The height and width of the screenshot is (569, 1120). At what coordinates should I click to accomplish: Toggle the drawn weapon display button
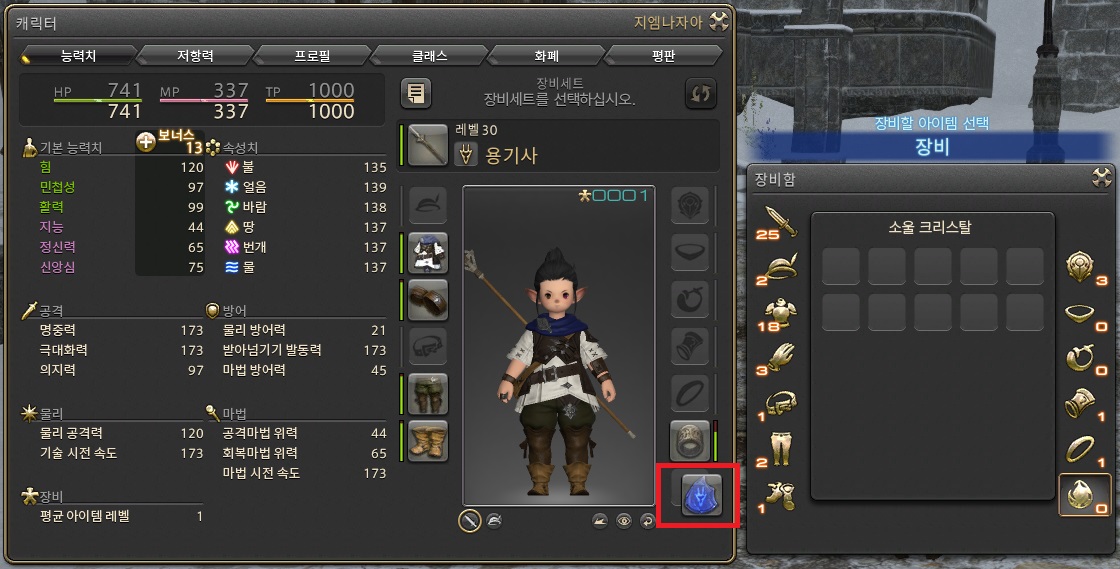(x=469, y=520)
